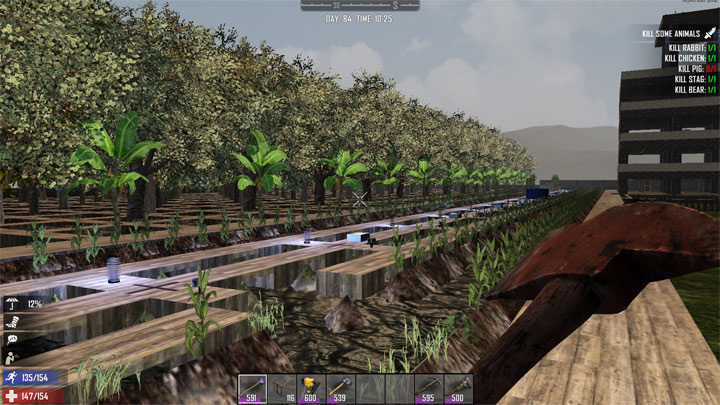This screenshot has height=405, width=720.
Task: Click the compass strip at the top
Action: [359, 6]
